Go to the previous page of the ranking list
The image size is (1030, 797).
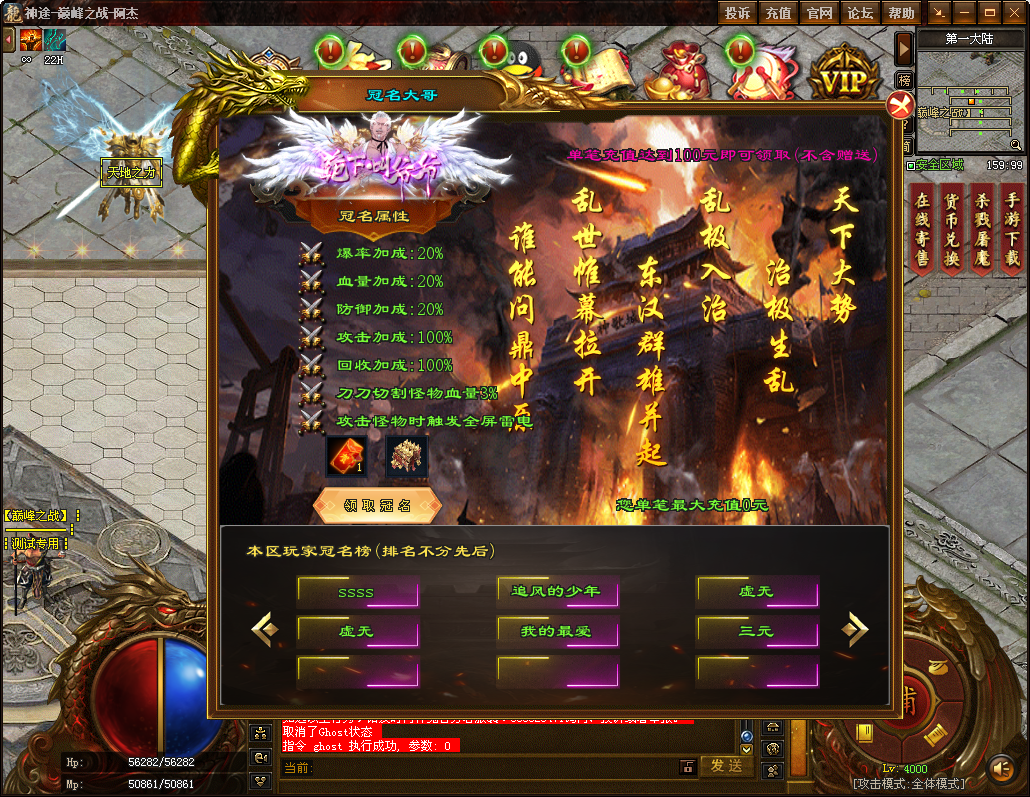click(264, 629)
